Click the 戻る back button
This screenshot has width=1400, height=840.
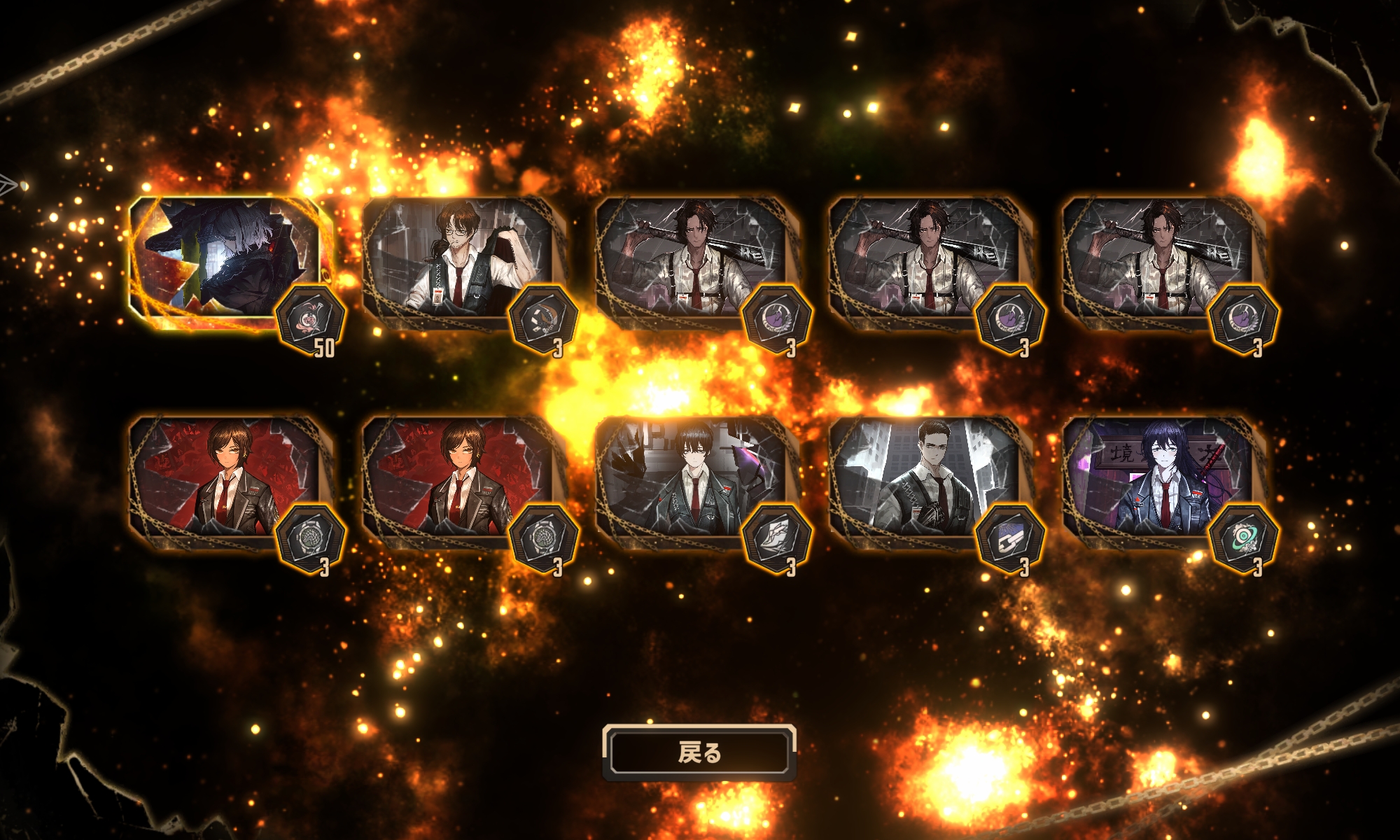tap(699, 752)
